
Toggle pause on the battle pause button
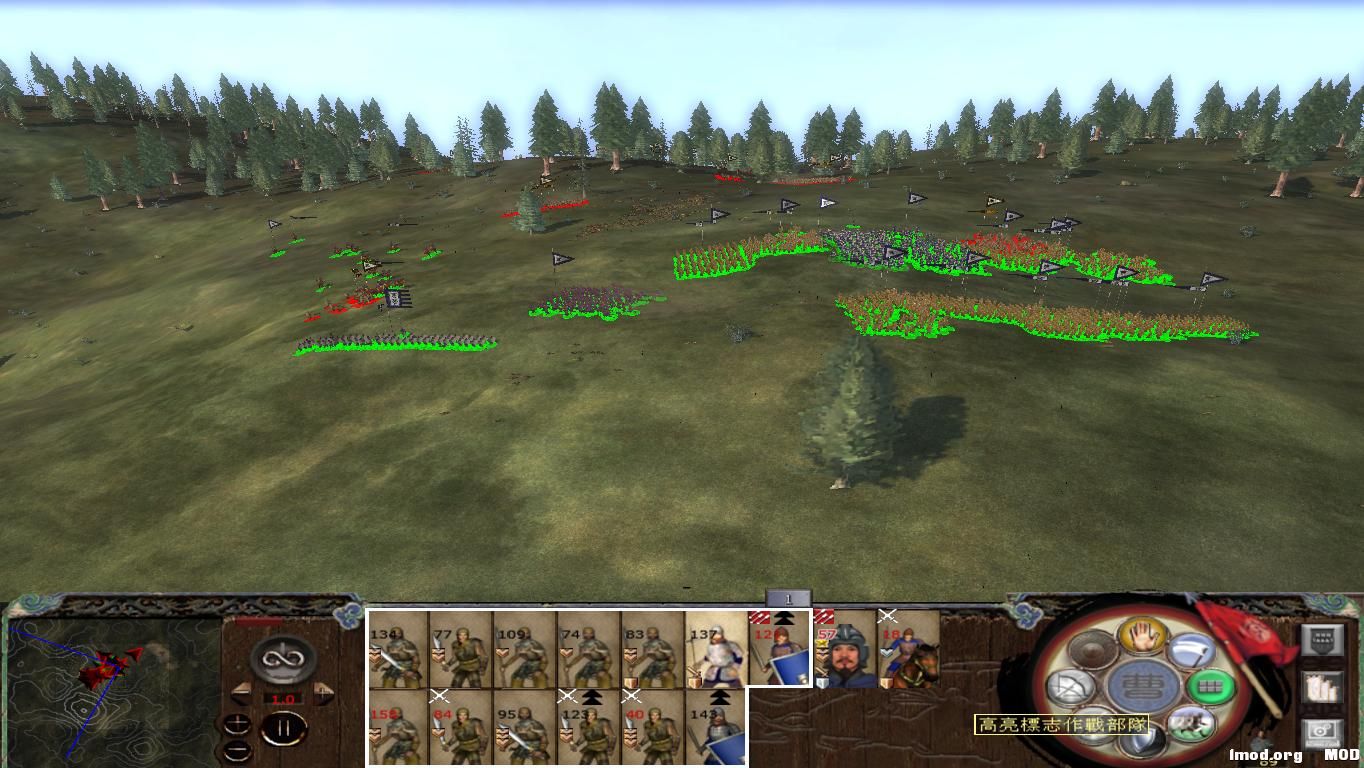(284, 728)
